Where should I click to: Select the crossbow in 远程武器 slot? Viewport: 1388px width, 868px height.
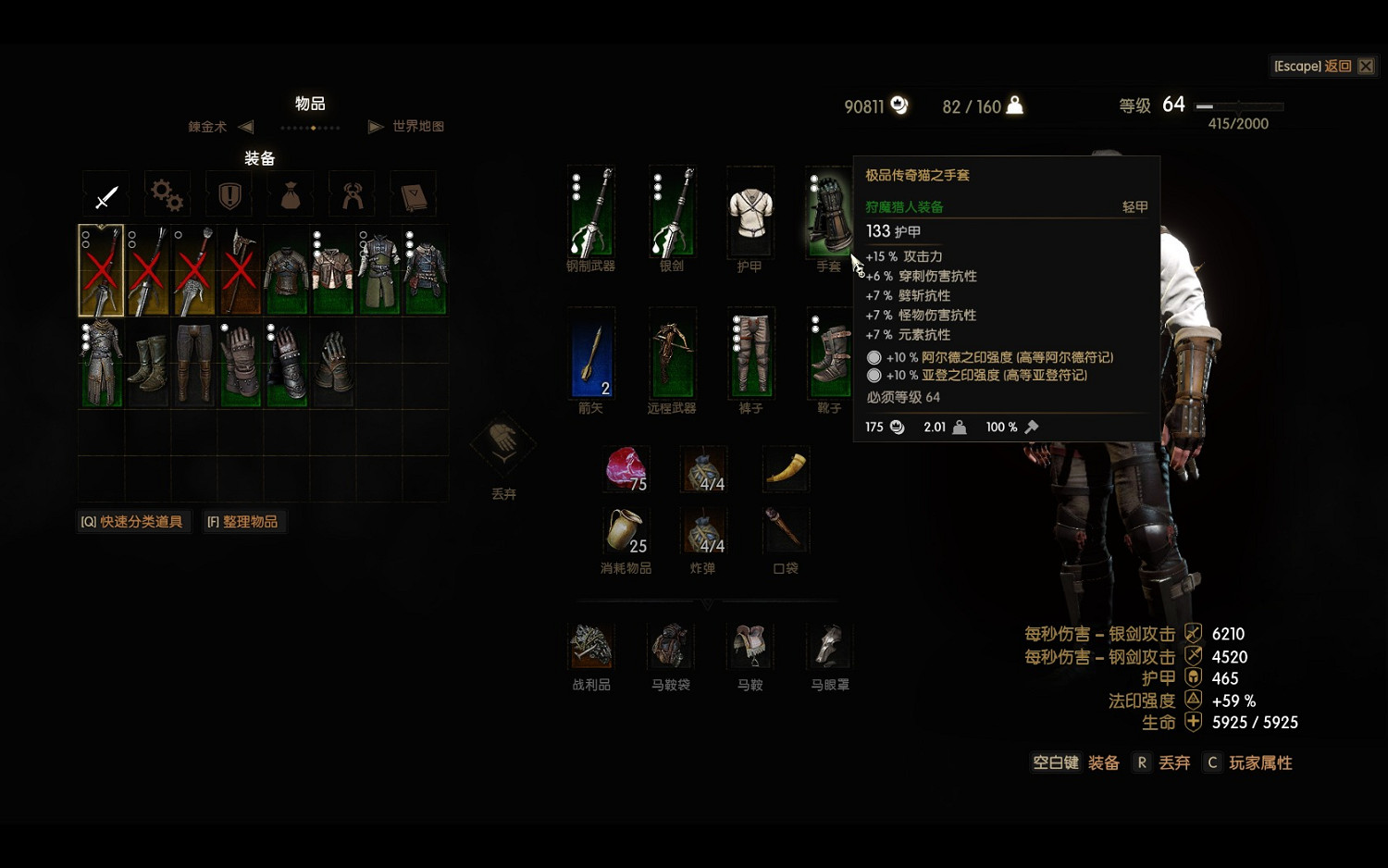(x=671, y=356)
